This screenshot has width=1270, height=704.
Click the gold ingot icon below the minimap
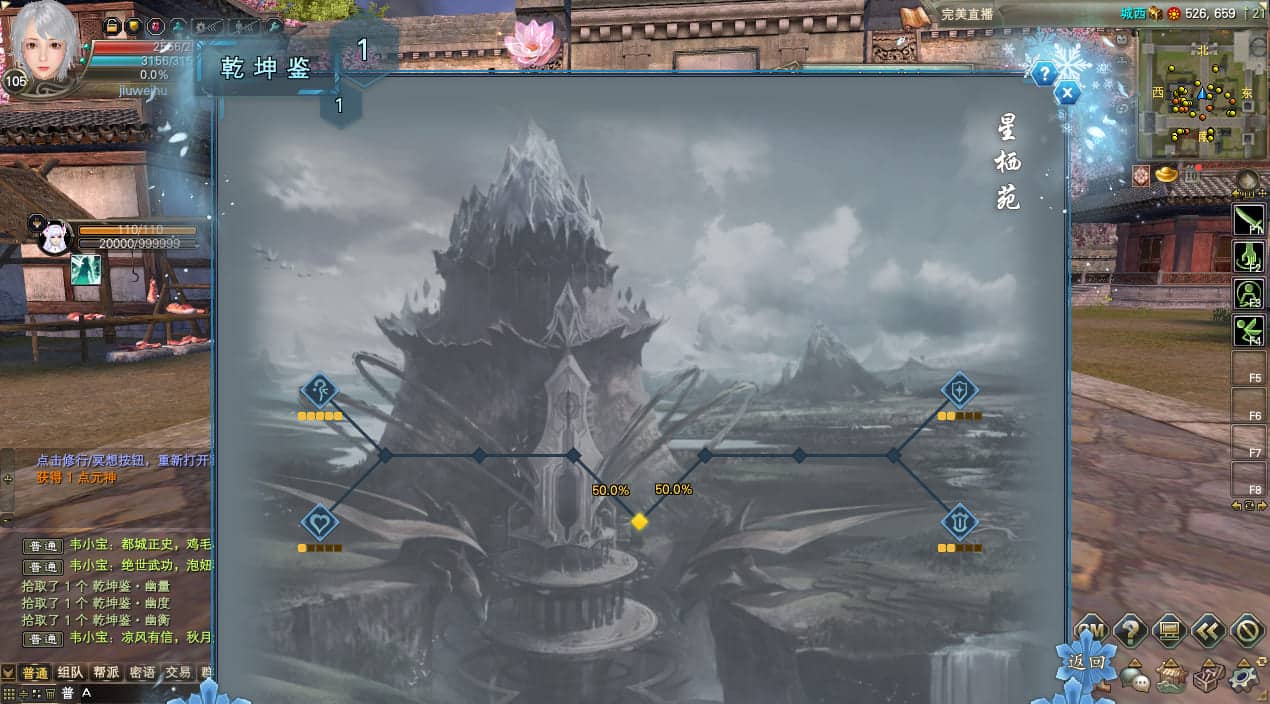tap(1166, 175)
